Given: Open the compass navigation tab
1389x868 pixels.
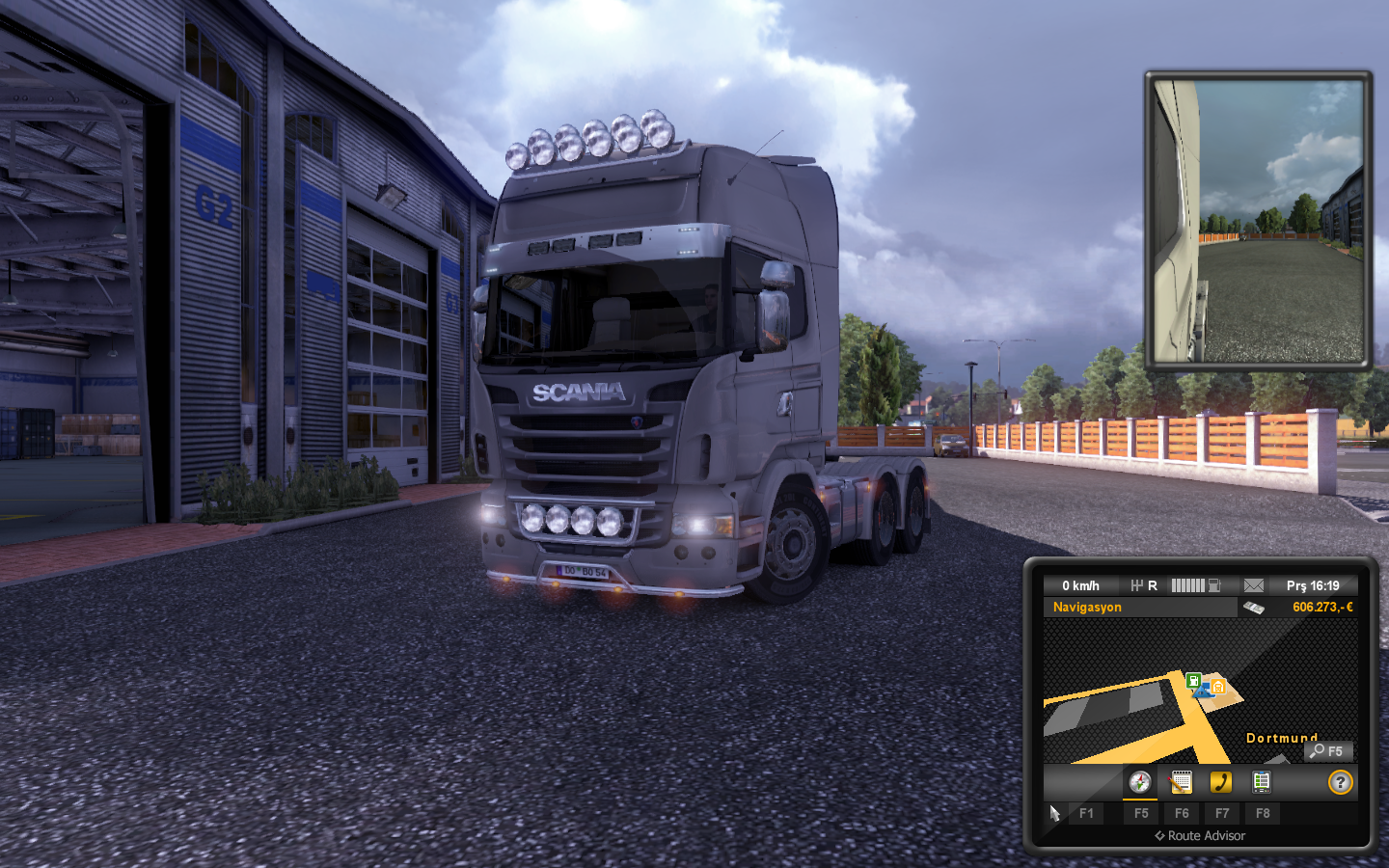Looking at the screenshot, I should [1140, 782].
